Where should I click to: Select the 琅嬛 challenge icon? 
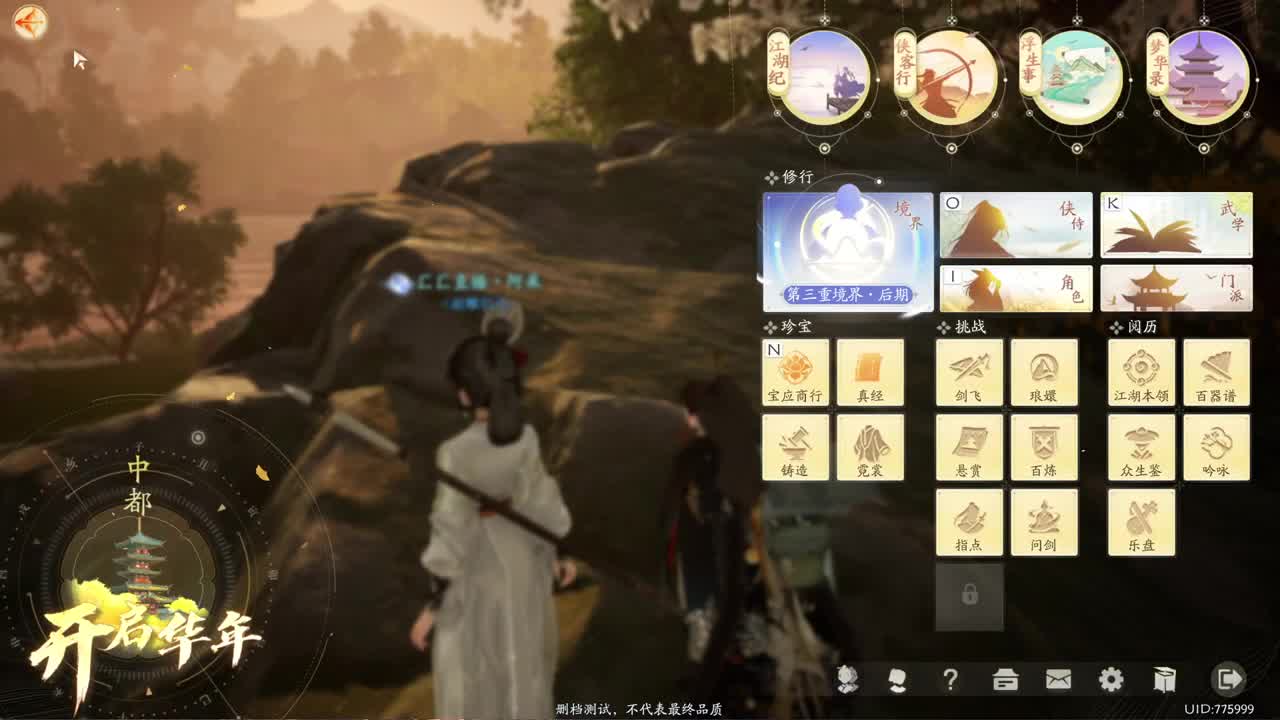click(1043, 372)
